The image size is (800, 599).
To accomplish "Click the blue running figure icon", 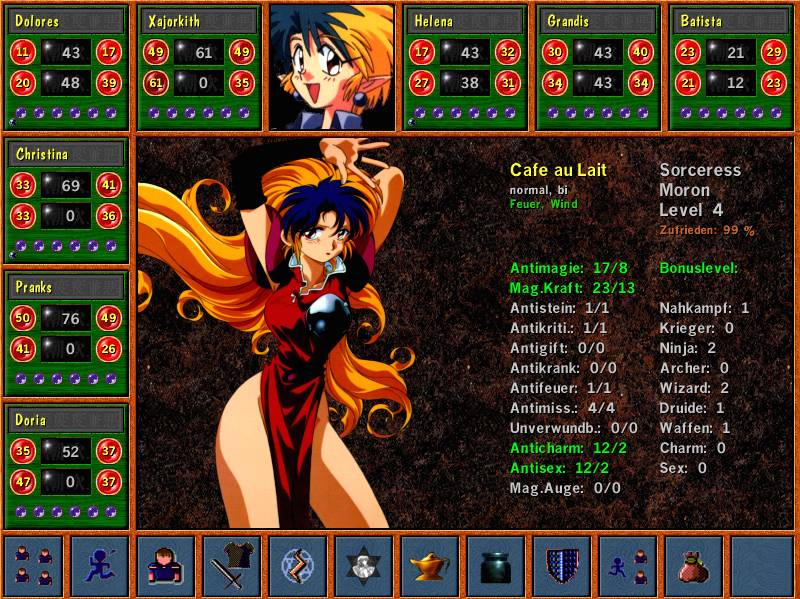I will [x=100, y=565].
